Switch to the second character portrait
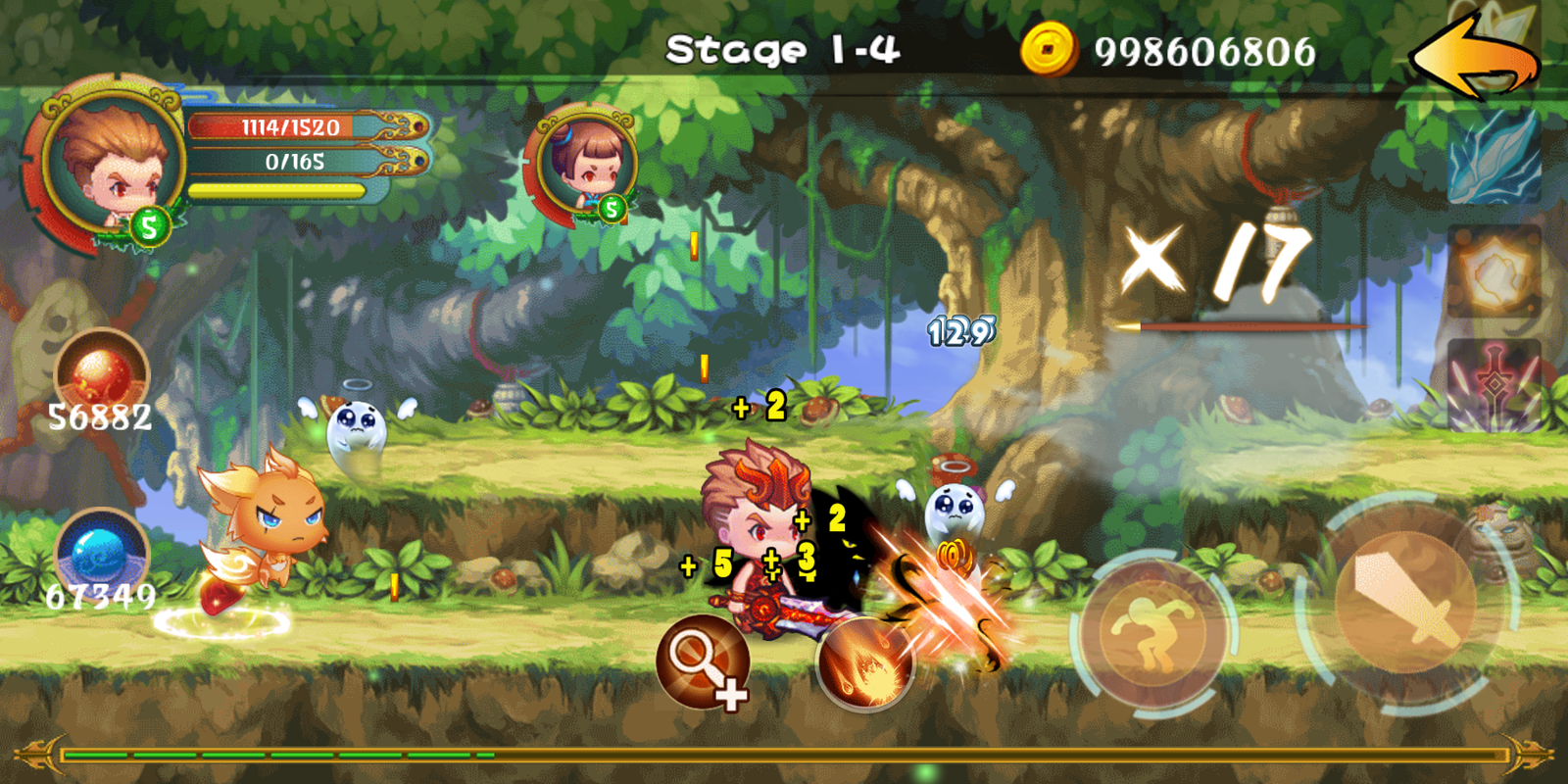Viewport: 1568px width, 784px height. point(585,162)
